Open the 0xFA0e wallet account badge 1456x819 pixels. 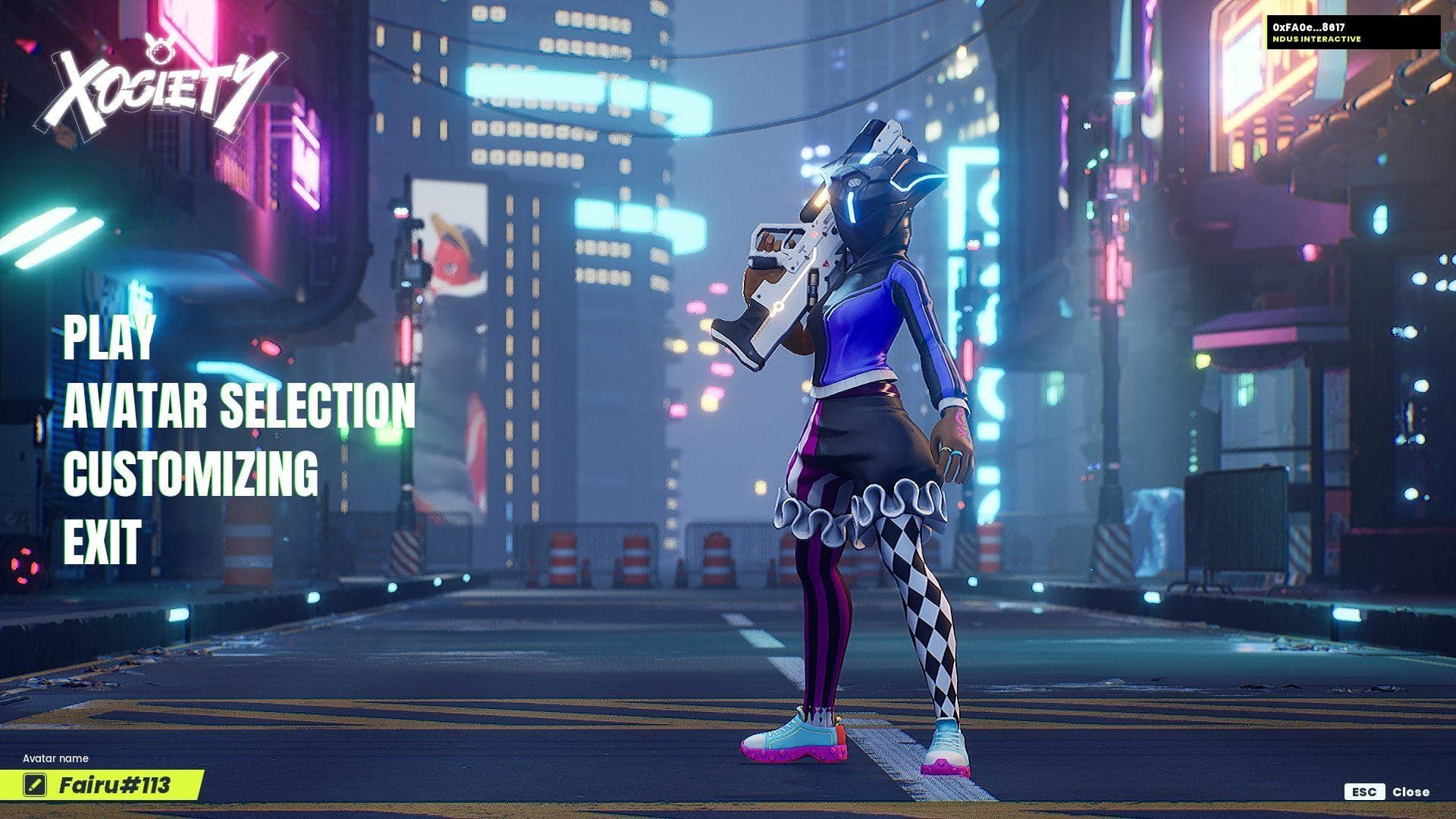1353,33
